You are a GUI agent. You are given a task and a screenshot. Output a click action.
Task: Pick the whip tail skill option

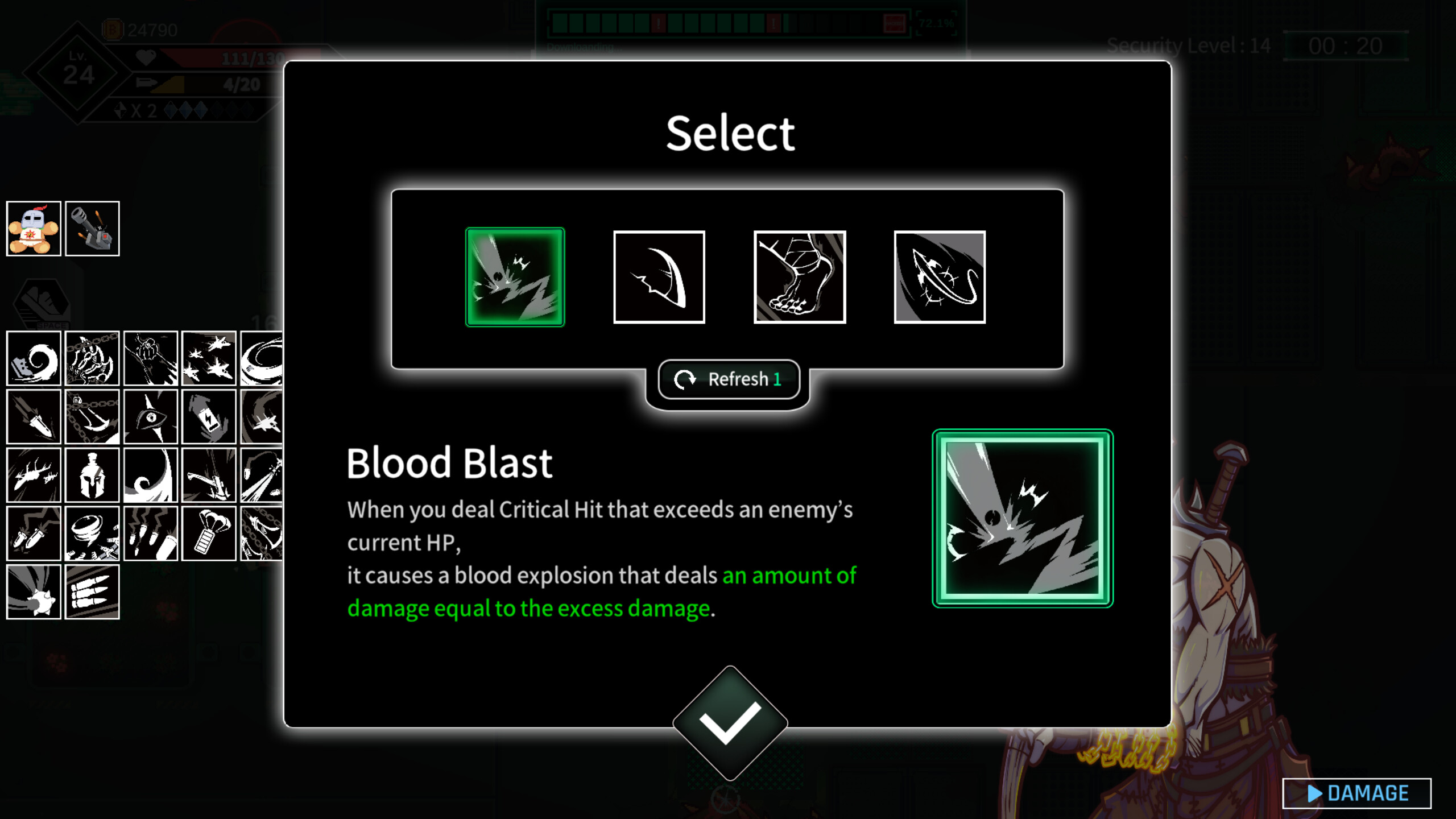(939, 275)
